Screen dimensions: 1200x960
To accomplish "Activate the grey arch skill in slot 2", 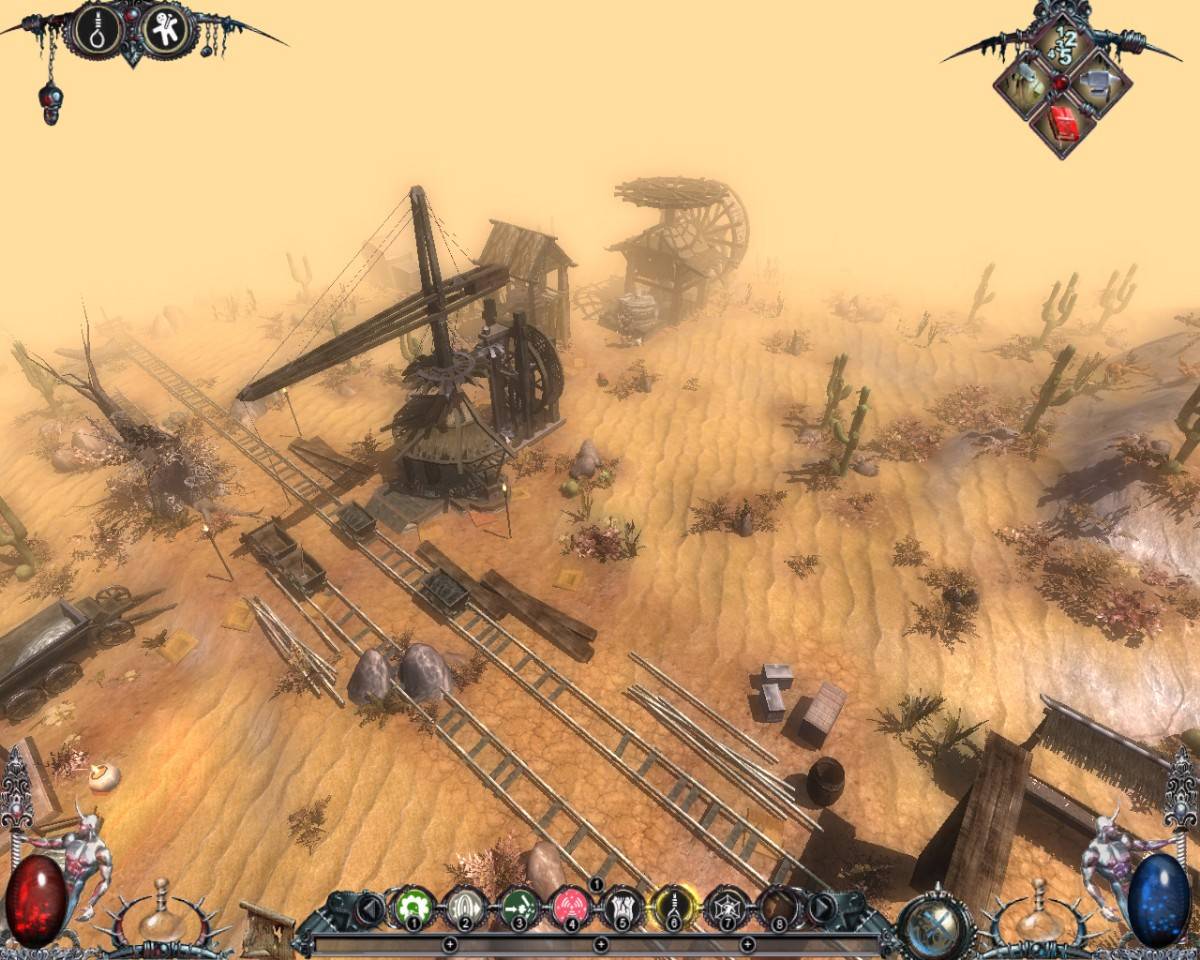I will point(464,908).
